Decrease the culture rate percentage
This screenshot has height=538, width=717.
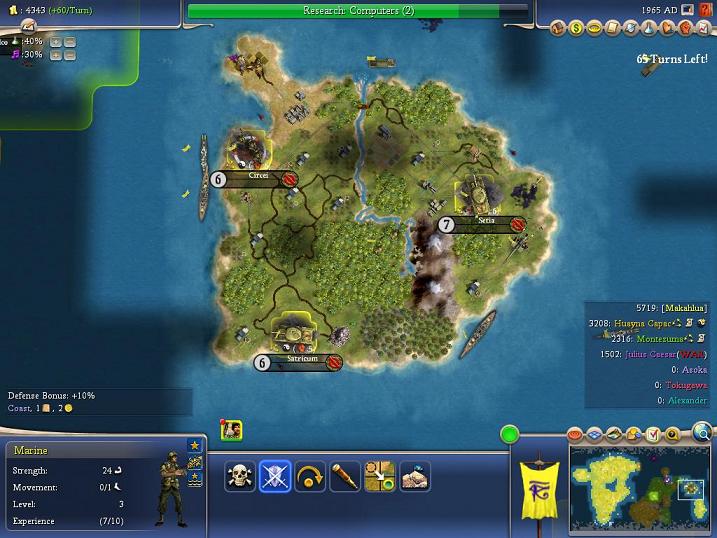tap(70, 55)
